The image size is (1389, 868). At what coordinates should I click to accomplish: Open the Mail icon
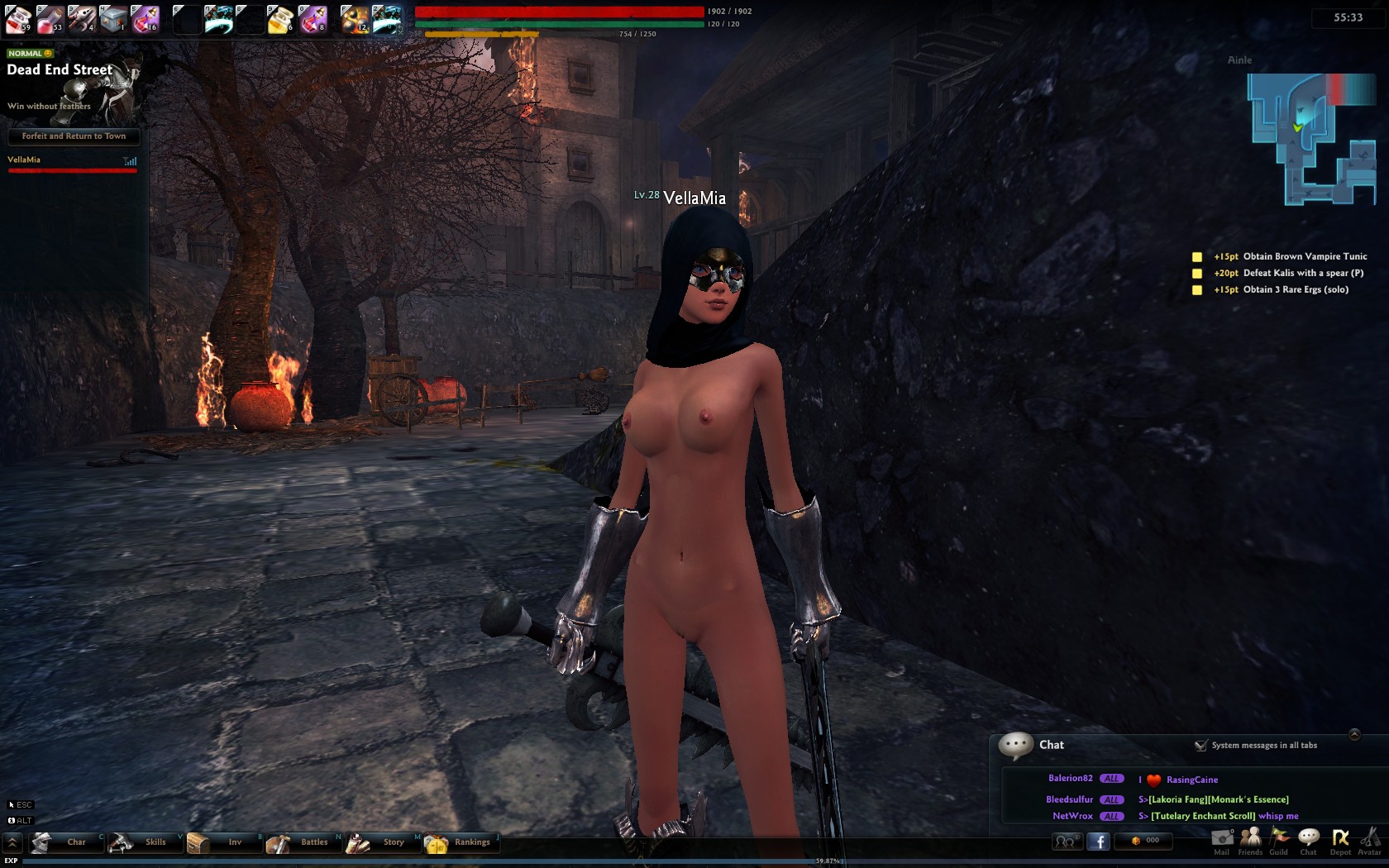[1222, 840]
